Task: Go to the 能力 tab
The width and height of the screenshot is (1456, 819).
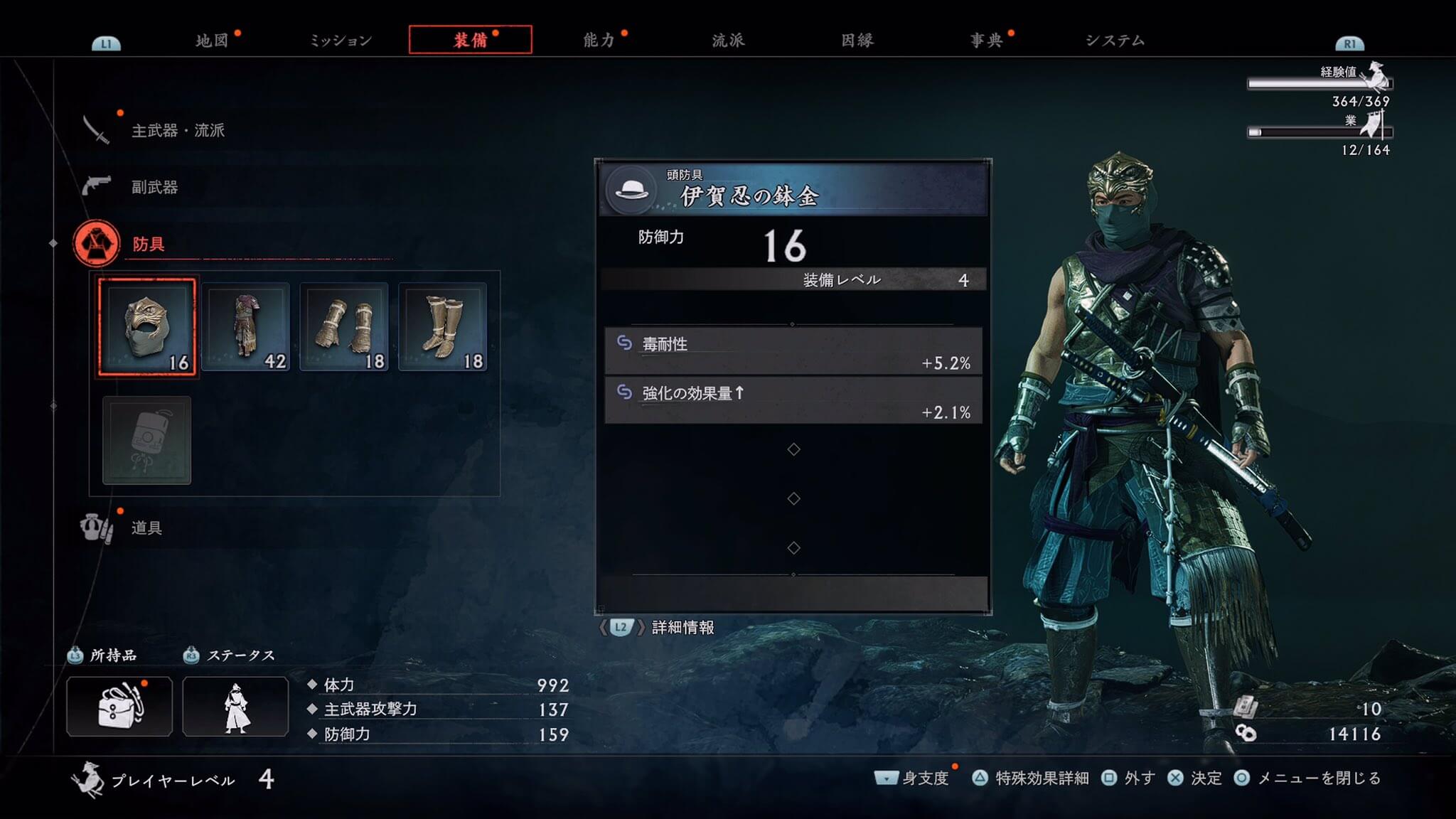Action: pyautogui.click(x=599, y=41)
